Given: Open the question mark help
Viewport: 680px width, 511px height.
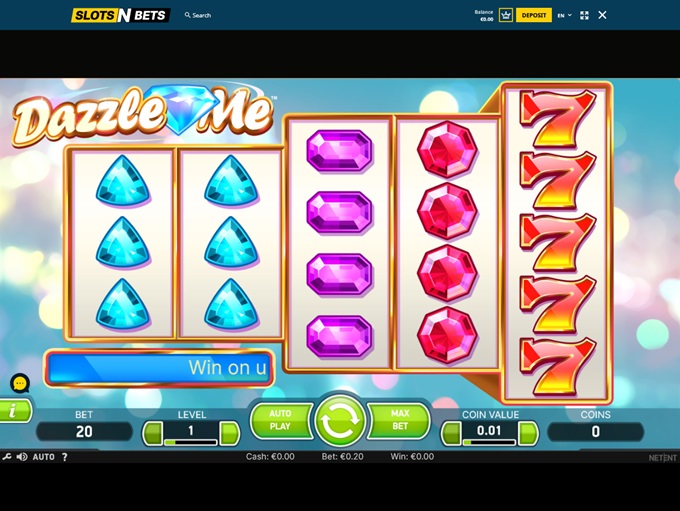Looking at the screenshot, I should coord(65,457).
